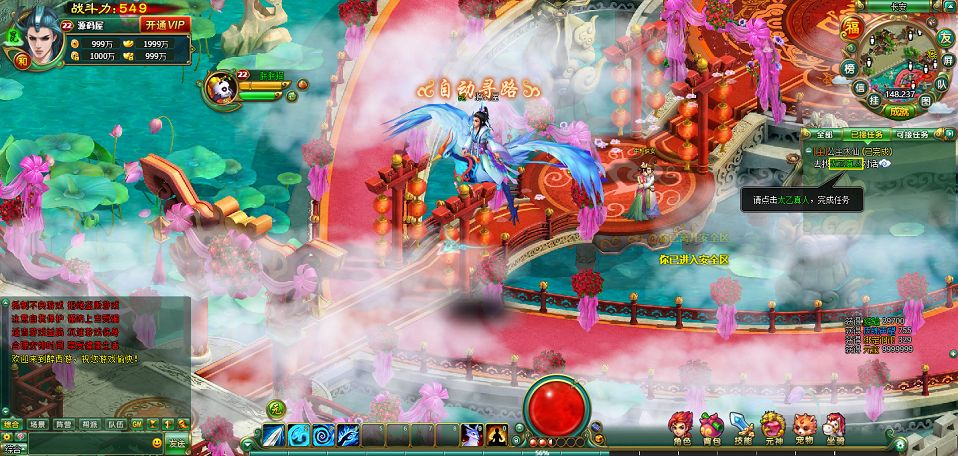Click the 成就 achievements button
This screenshot has height=456, width=958.
tap(900, 112)
